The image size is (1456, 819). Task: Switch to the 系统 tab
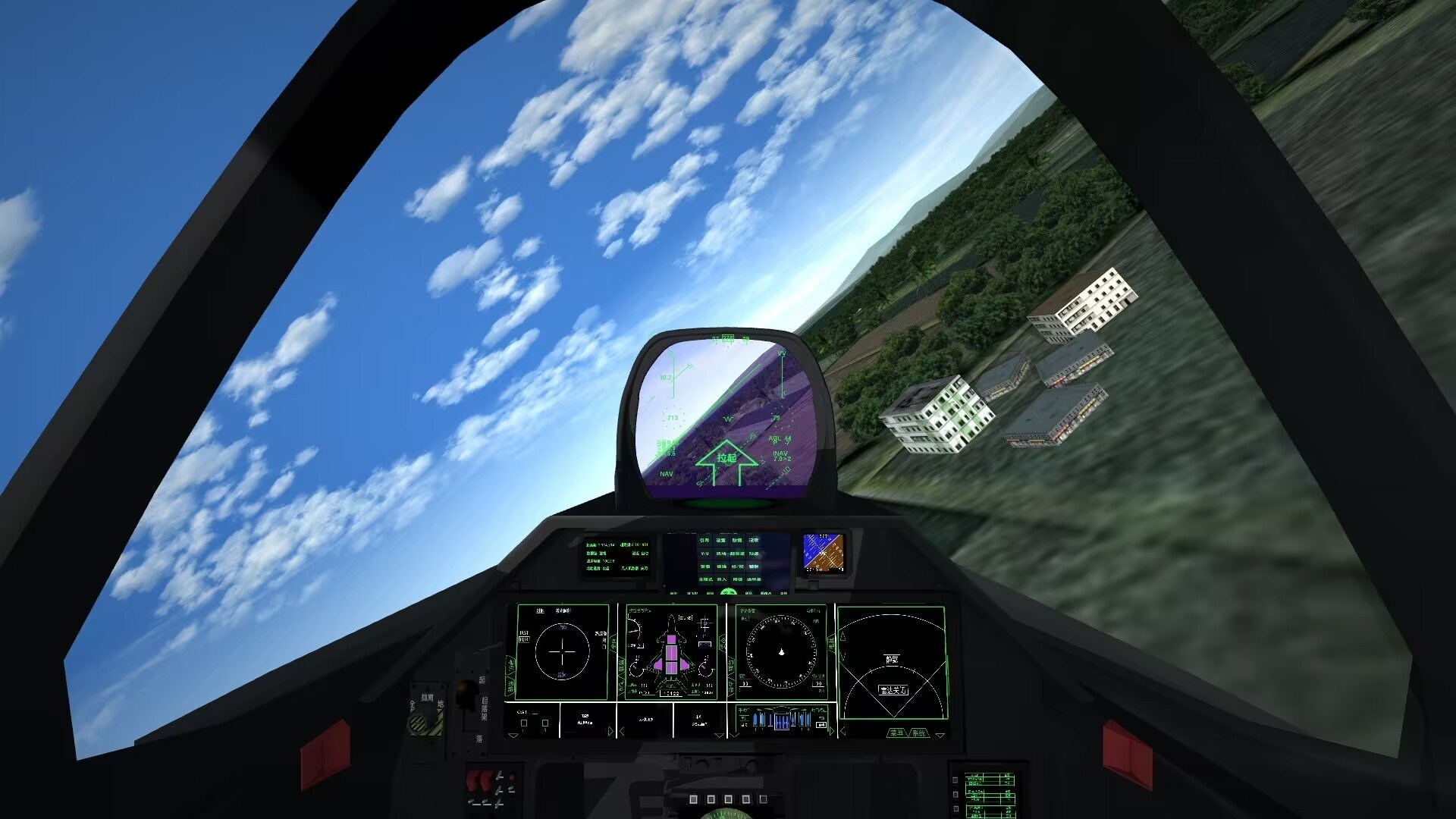coord(919,733)
